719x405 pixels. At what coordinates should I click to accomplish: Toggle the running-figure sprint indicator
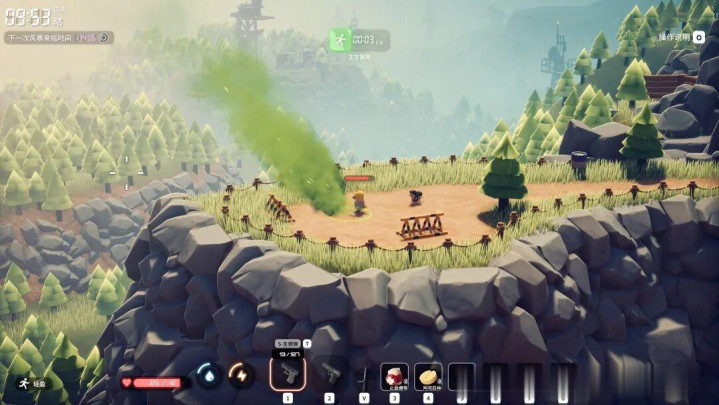pos(20,382)
